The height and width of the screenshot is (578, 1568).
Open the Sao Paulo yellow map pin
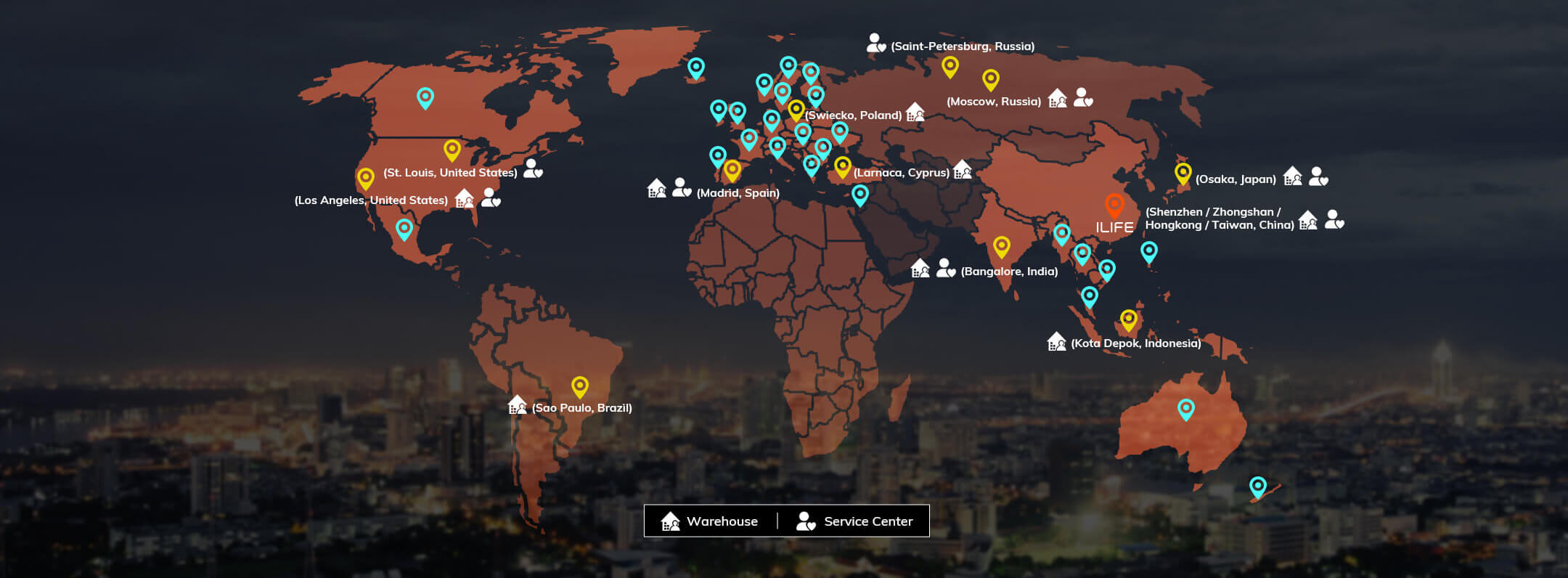(x=579, y=387)
